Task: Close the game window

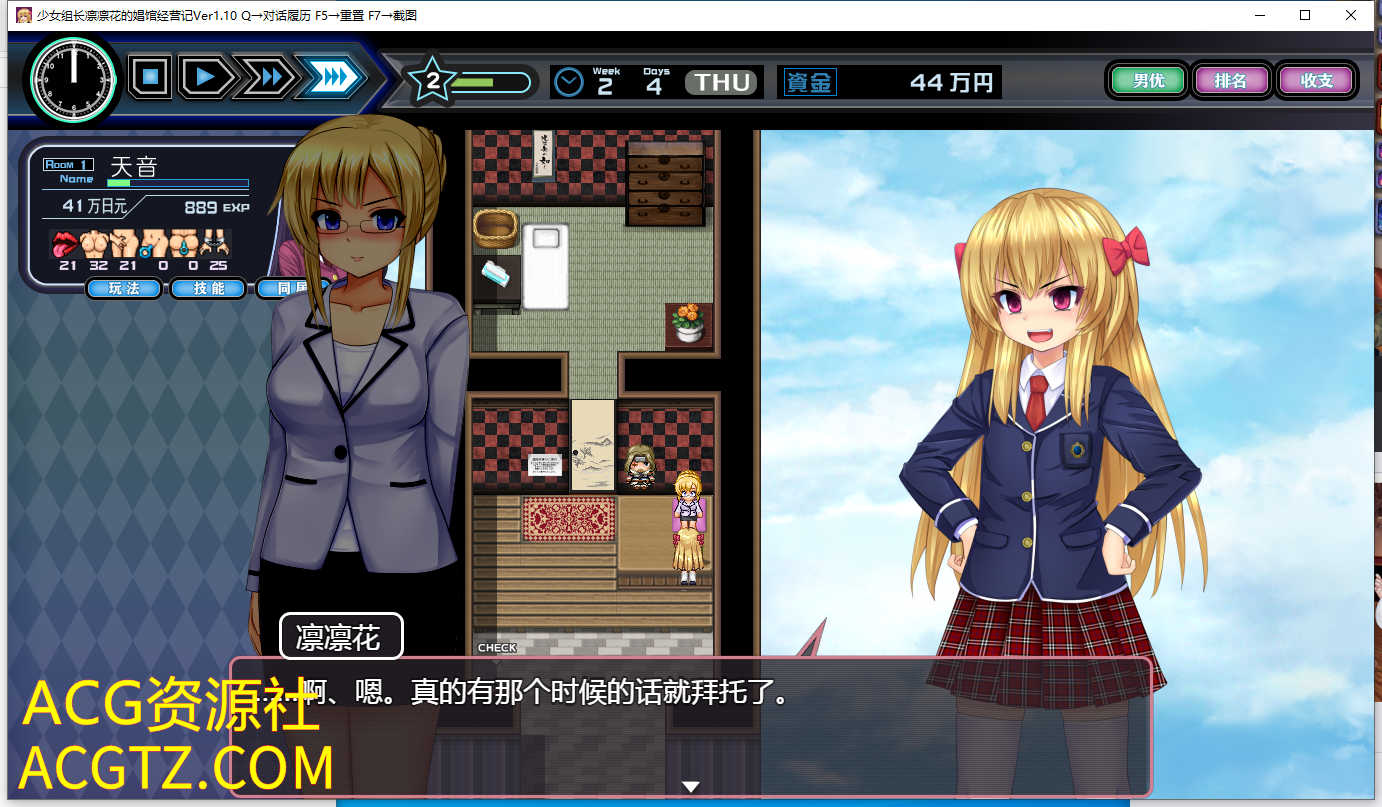Action: coord(1351,15)
